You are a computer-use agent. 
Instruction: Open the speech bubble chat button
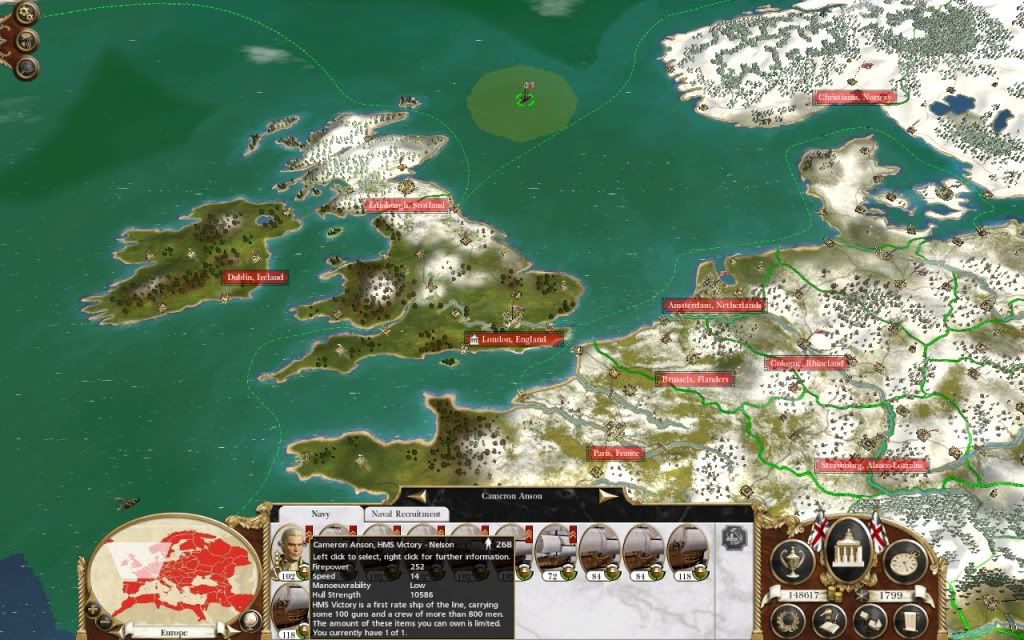tap(27, 67)
